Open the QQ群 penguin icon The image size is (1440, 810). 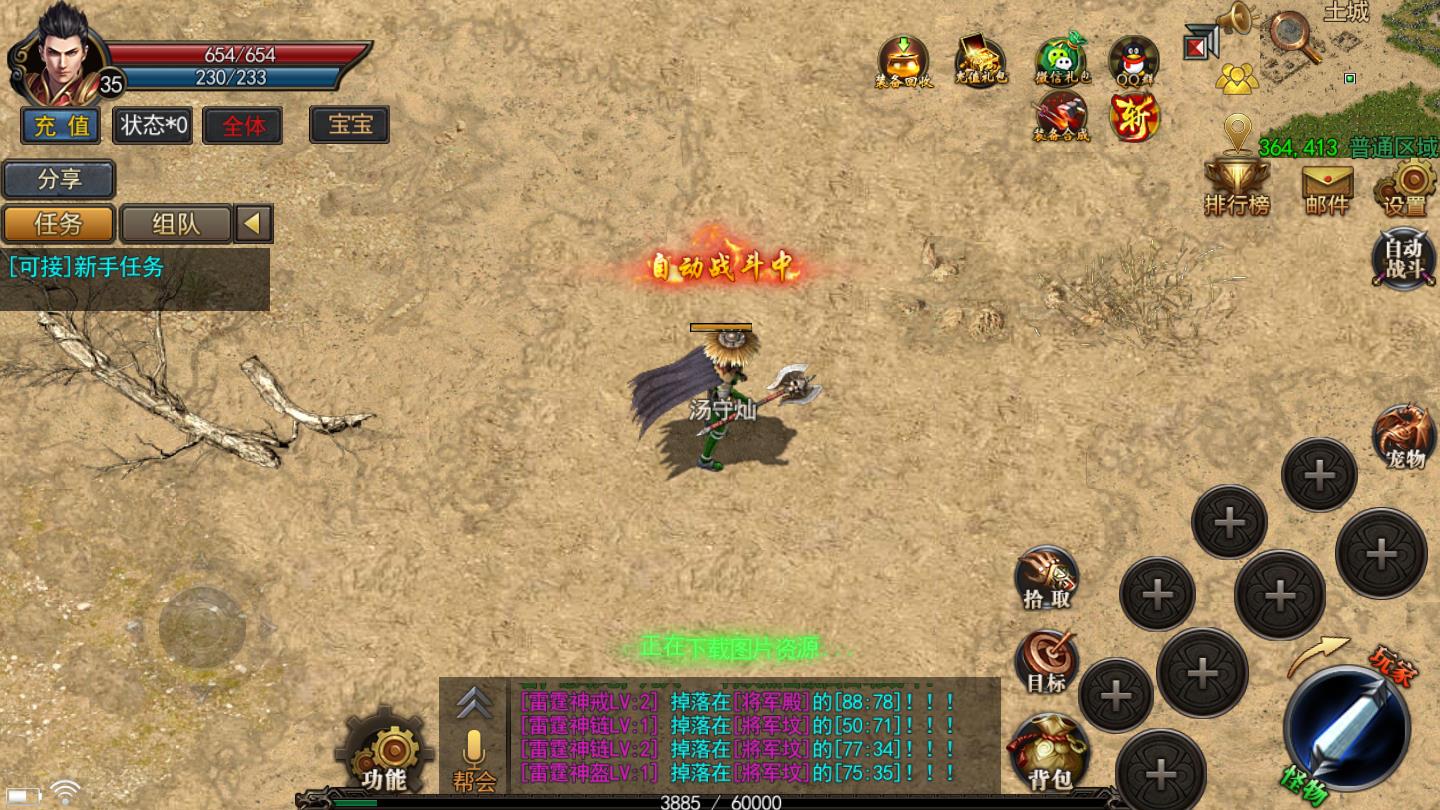coord(1134,61)
